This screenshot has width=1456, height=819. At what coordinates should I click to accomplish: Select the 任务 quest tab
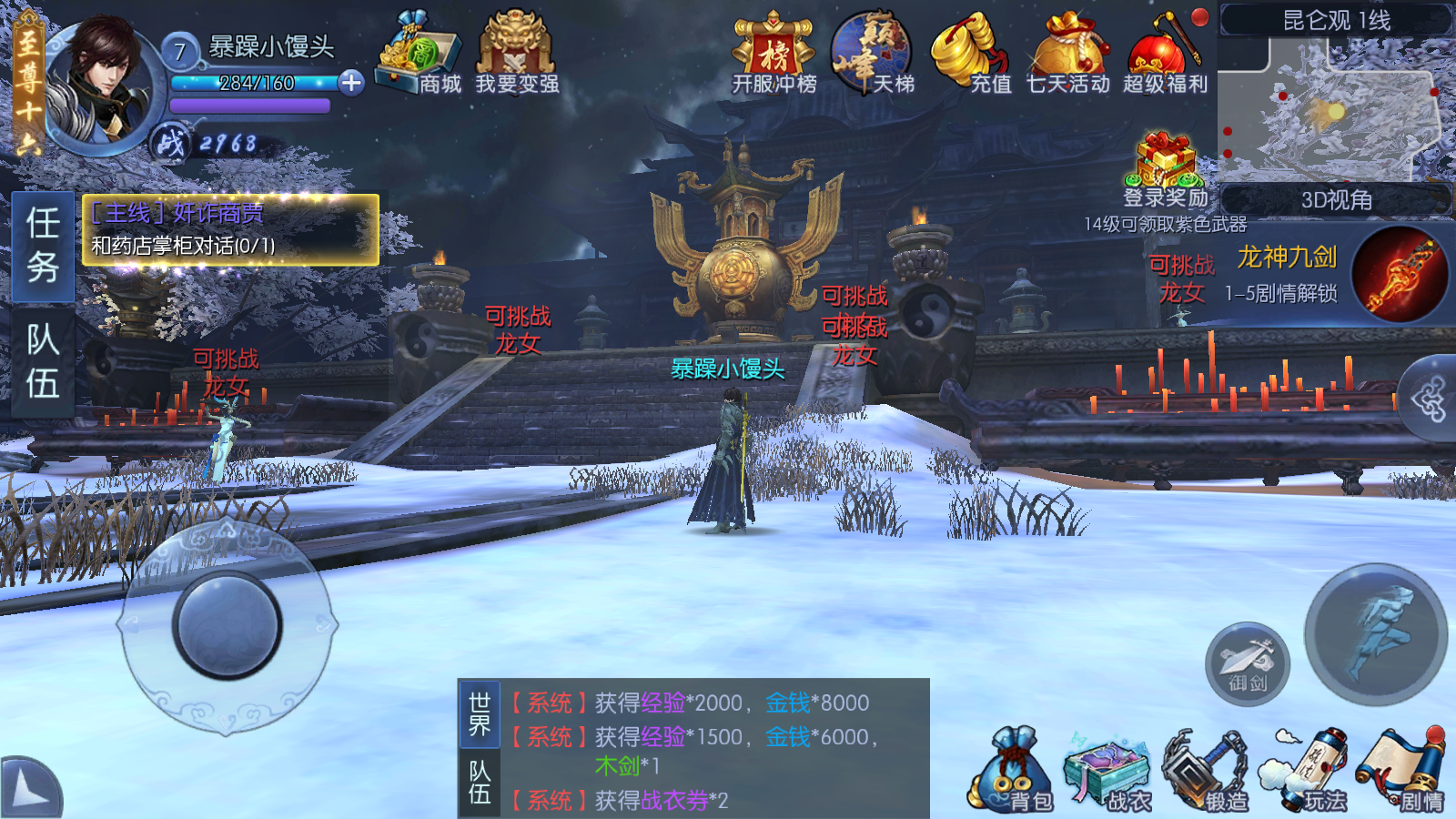tap(43, 246)
